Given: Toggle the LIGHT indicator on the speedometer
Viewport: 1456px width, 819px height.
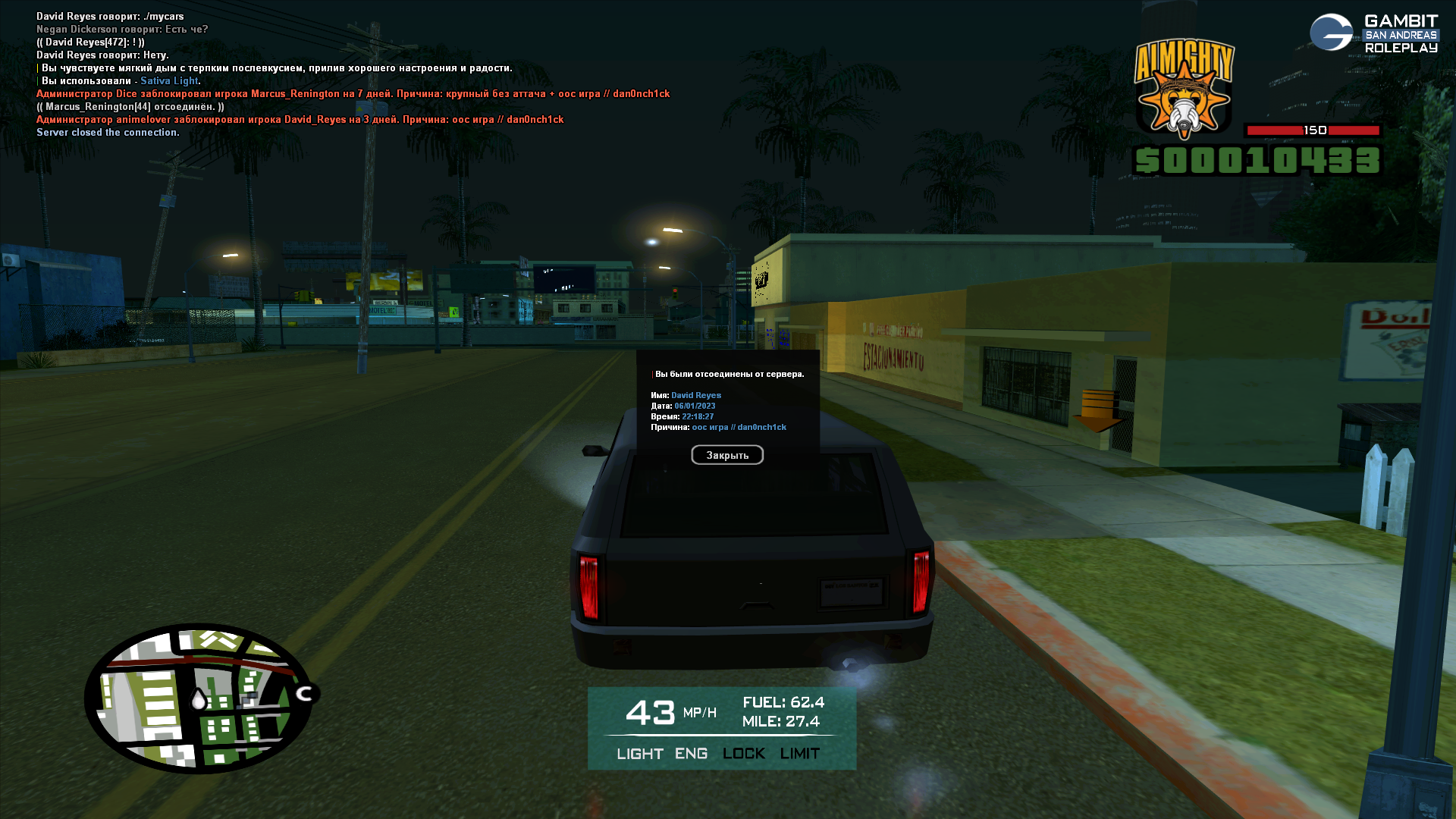Looking at the screenshot, I should [x=640, y=754].
